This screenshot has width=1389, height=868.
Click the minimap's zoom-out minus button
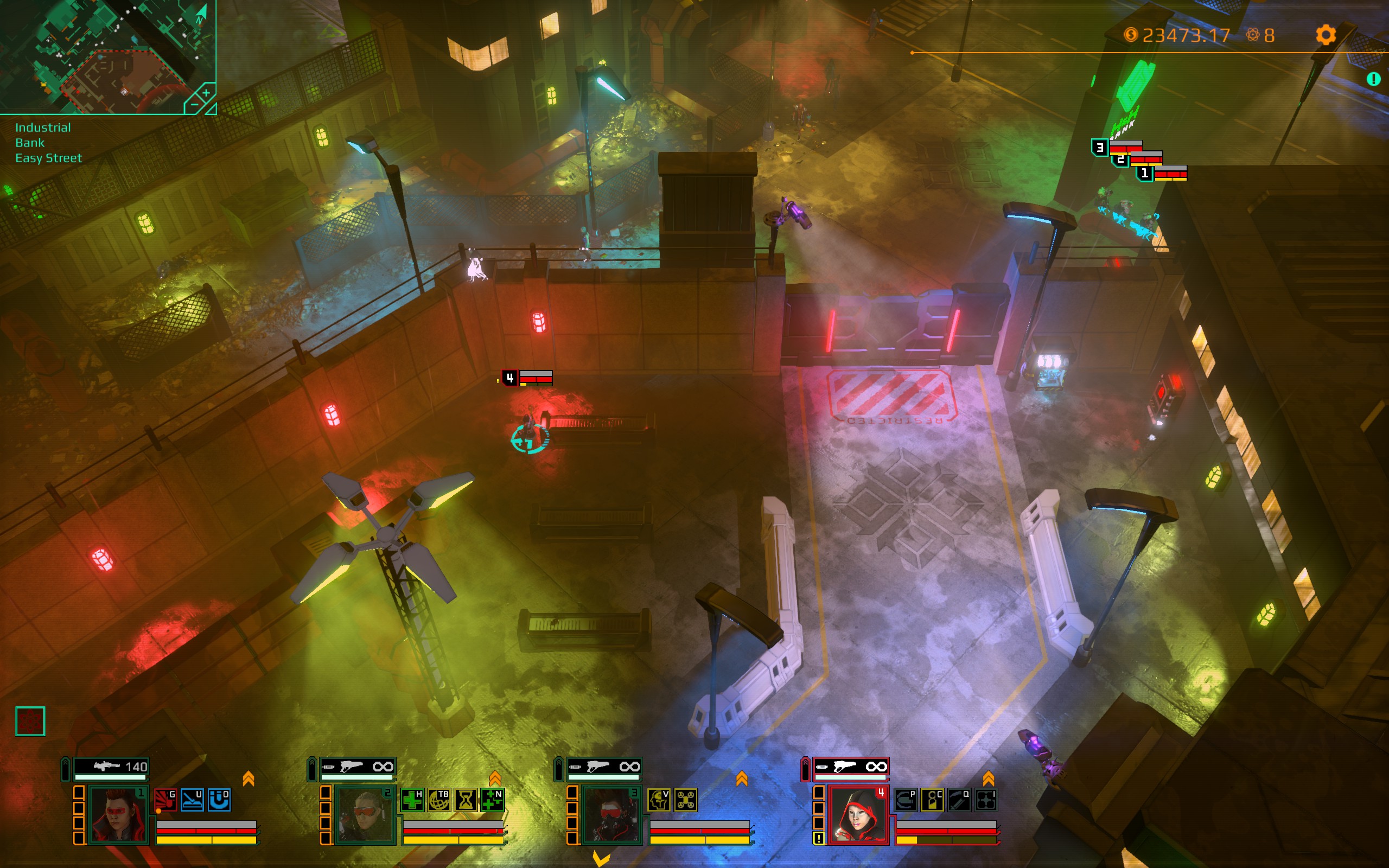point(194,105)
